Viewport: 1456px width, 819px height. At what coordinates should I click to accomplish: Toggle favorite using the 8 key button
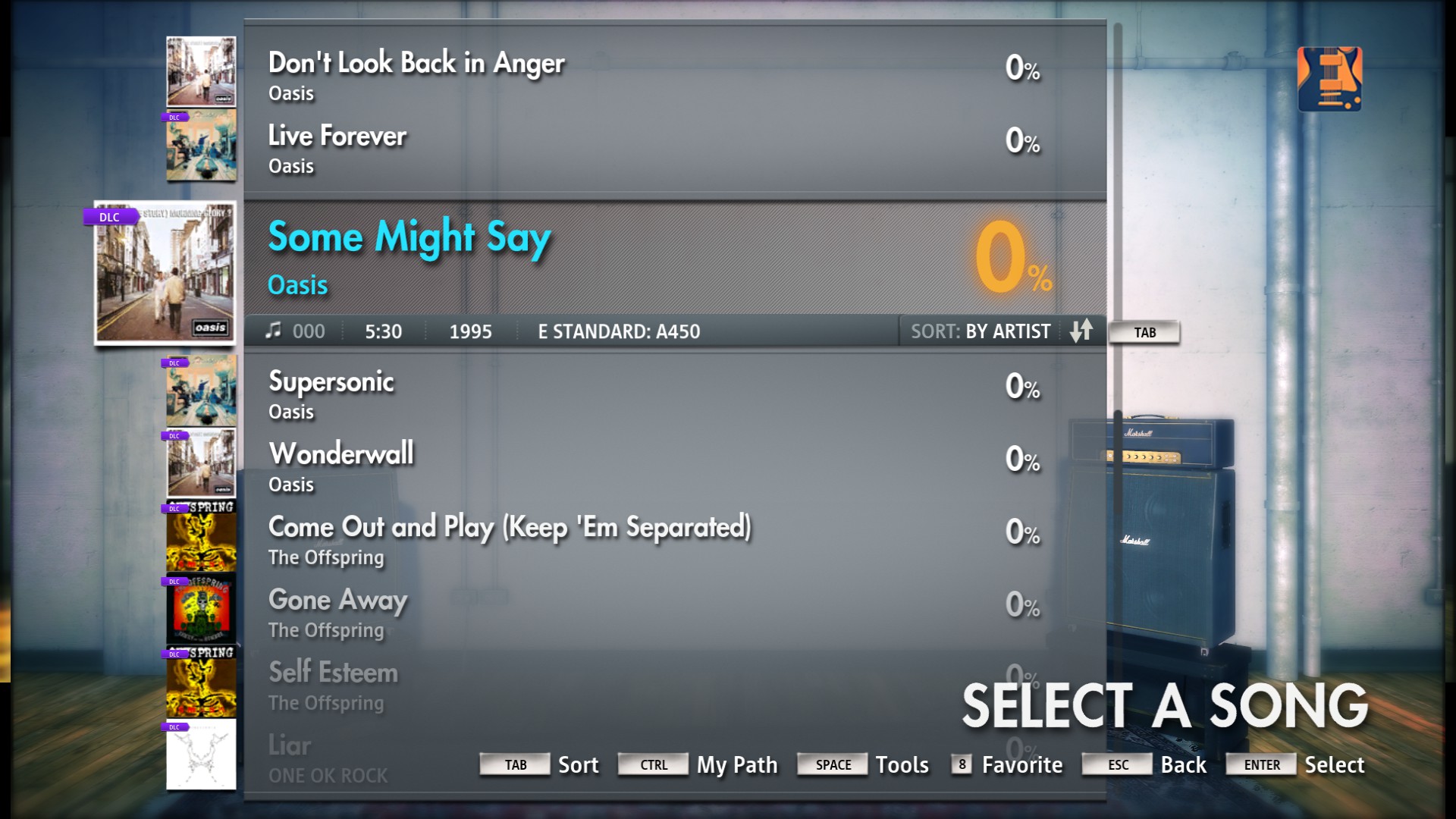point(960,764)
